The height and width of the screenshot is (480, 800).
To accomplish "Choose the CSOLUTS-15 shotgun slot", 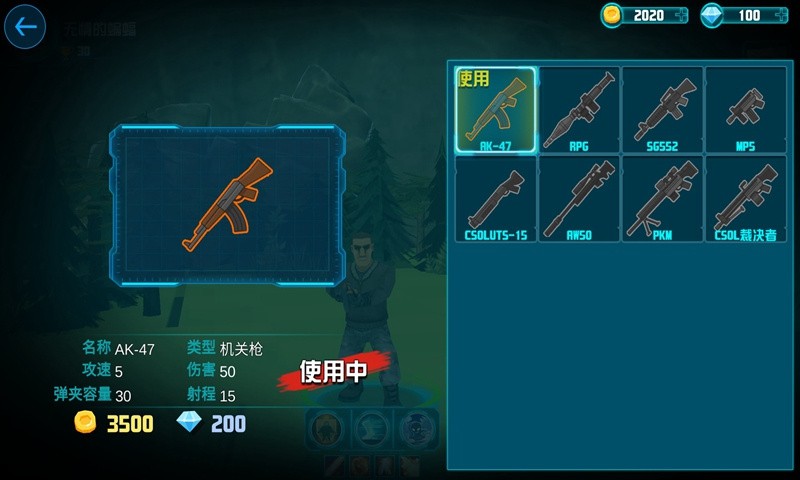I will pyautogui.click(x=495, y=199).
